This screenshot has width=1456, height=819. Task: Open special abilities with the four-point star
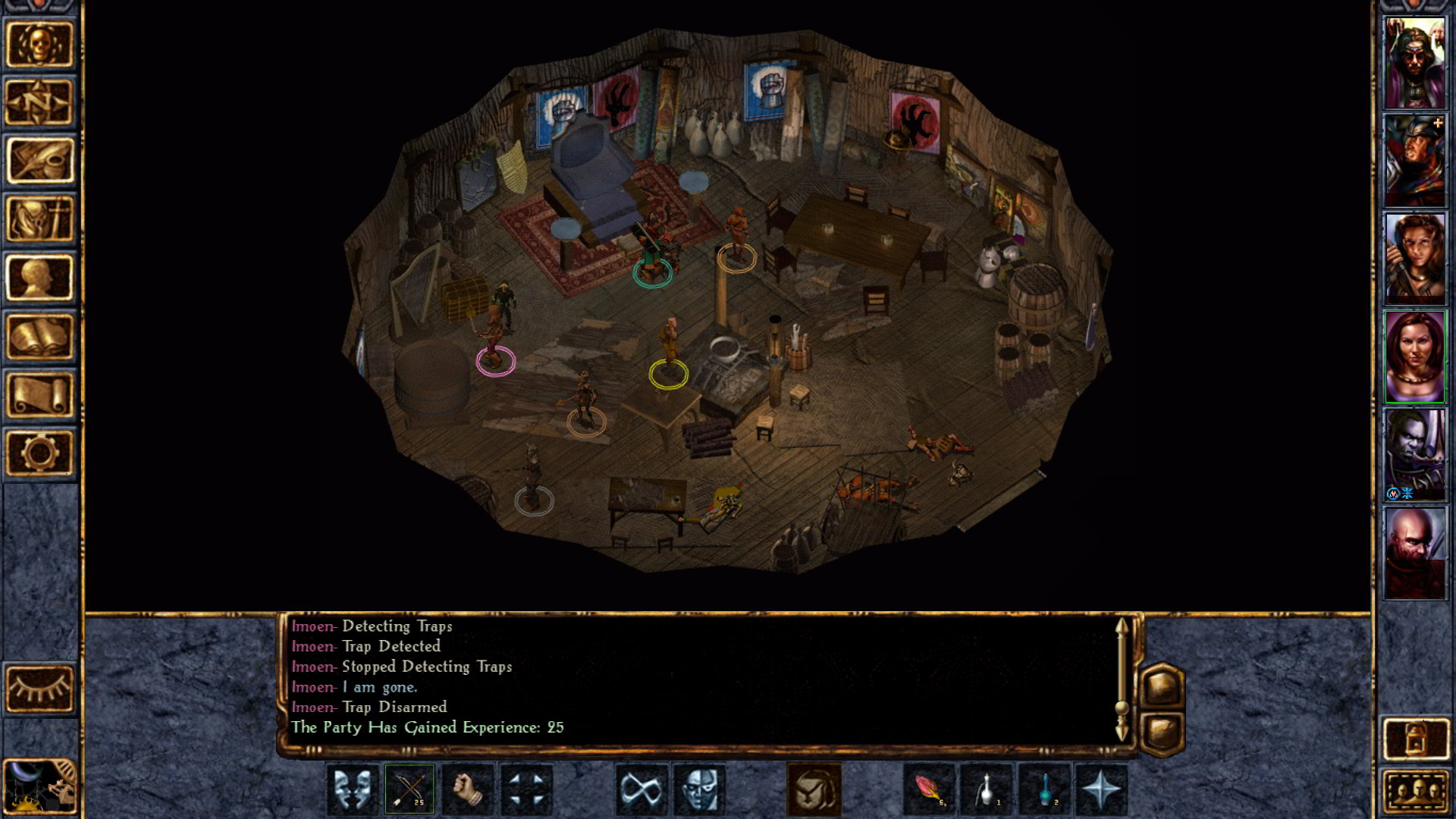coord(1101,789)
